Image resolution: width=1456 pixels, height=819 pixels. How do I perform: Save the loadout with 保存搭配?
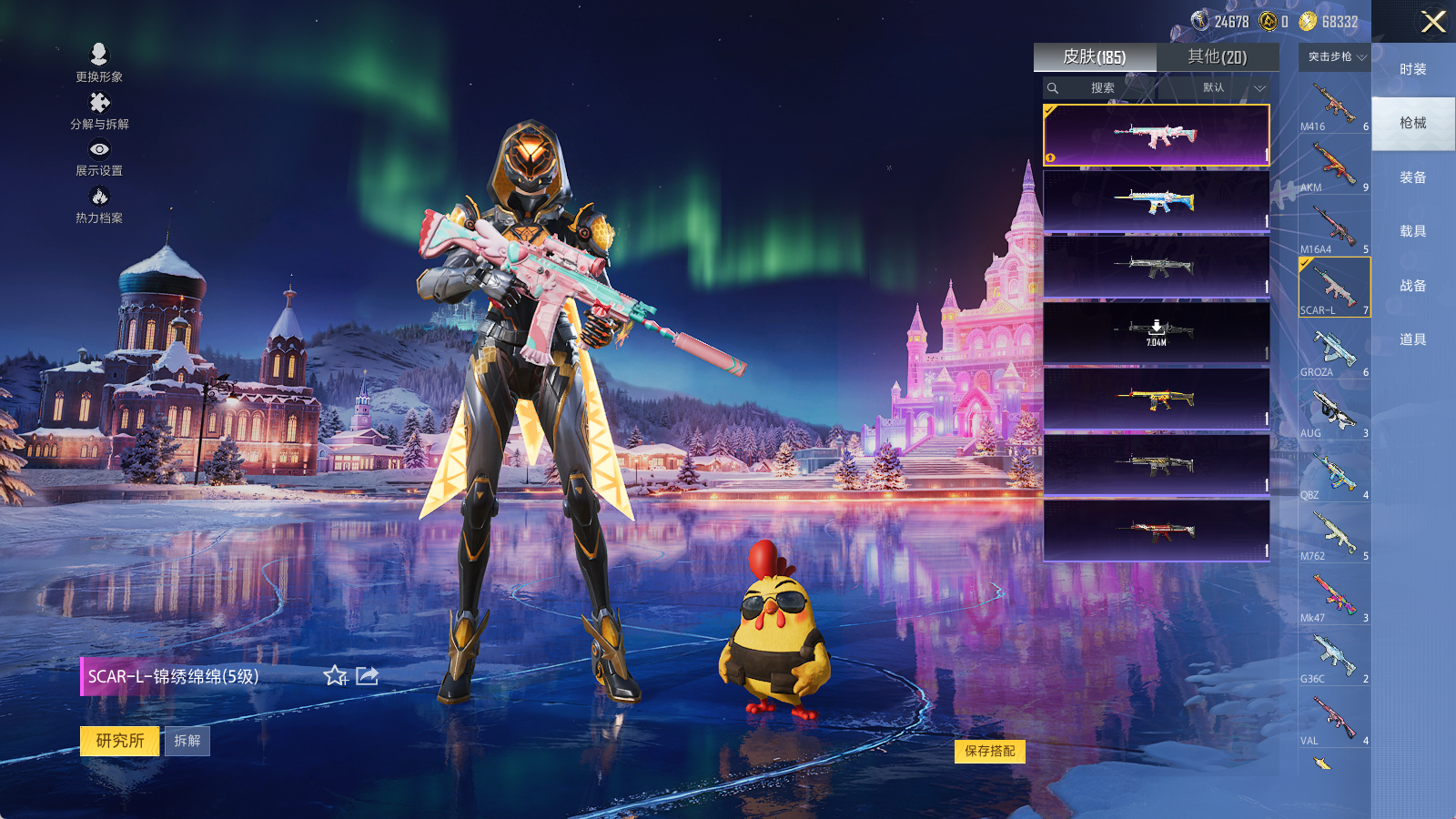point(990,751)
